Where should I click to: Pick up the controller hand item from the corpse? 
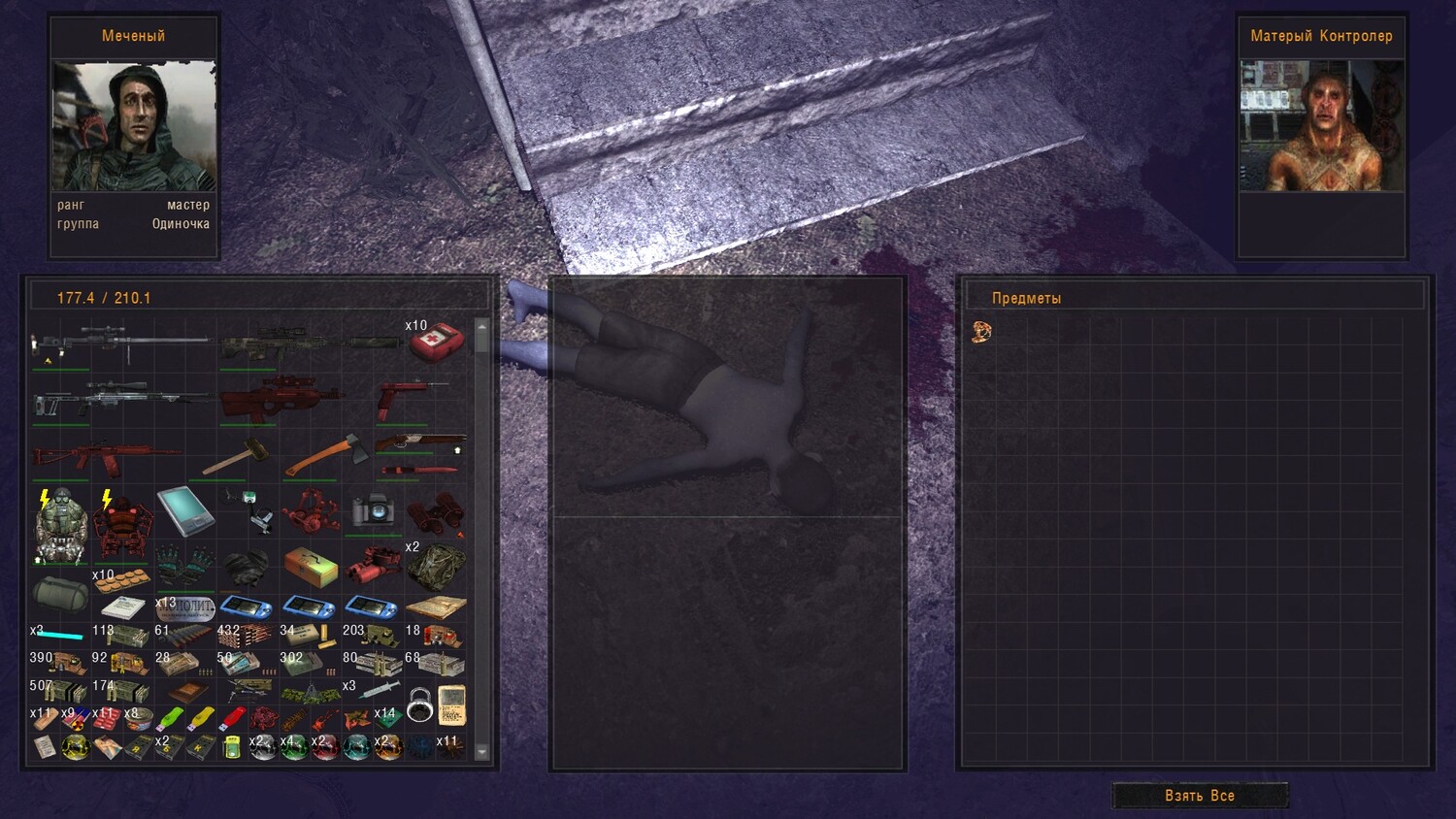(x=981, y=332)
